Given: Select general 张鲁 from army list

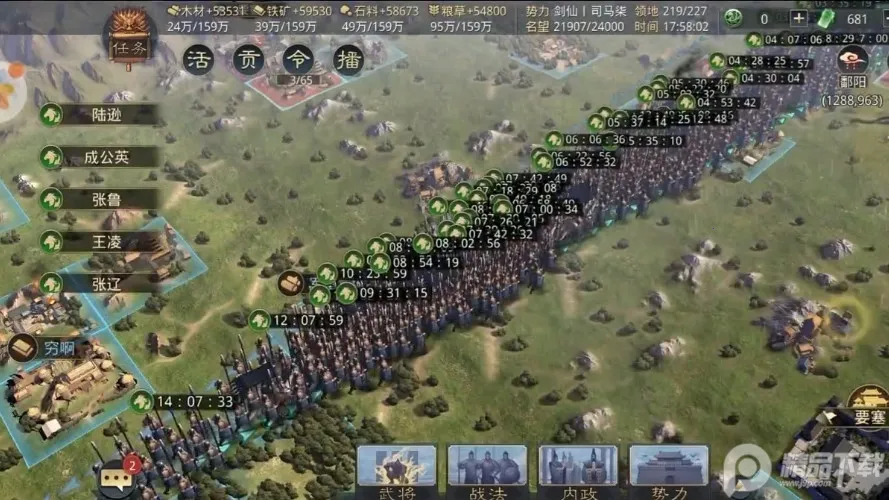Looking at the screenshot, I should tap(108, 199).
